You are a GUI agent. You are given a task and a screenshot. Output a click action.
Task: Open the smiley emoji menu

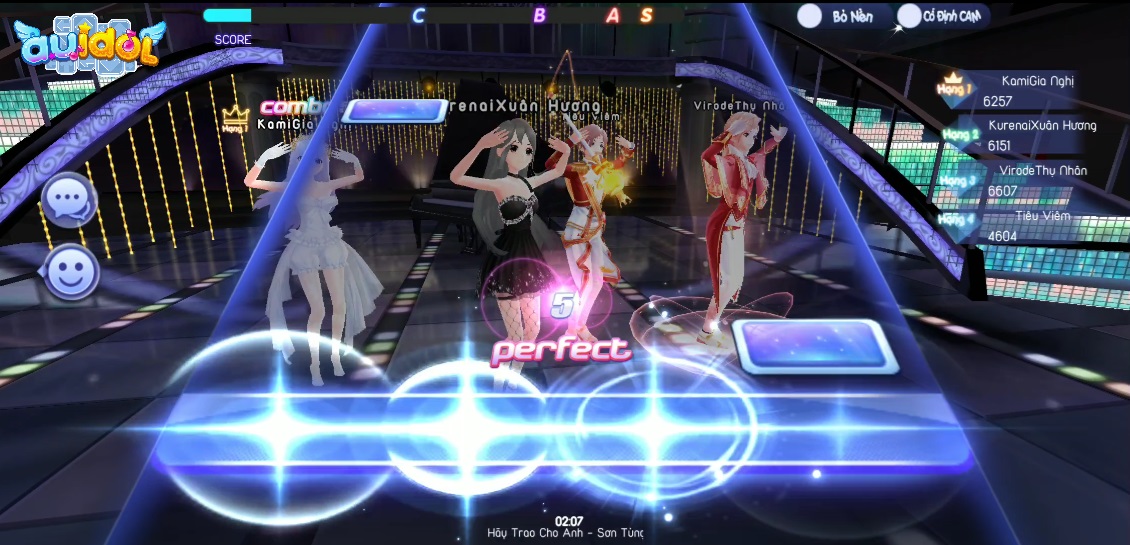click(x=71, y=272)
